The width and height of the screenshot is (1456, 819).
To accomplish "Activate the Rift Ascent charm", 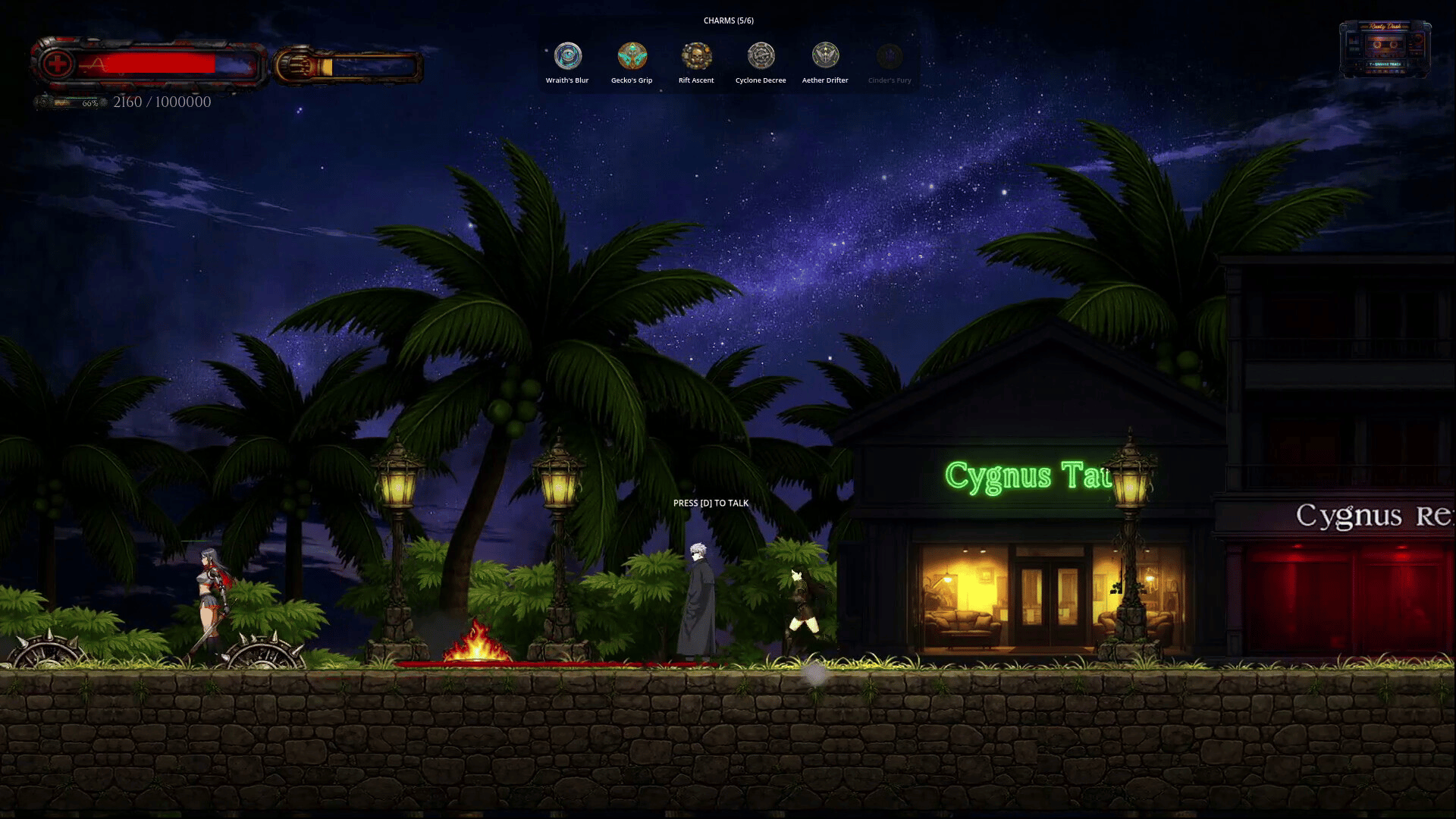I will pyautogui.click(x=696, y=56).
